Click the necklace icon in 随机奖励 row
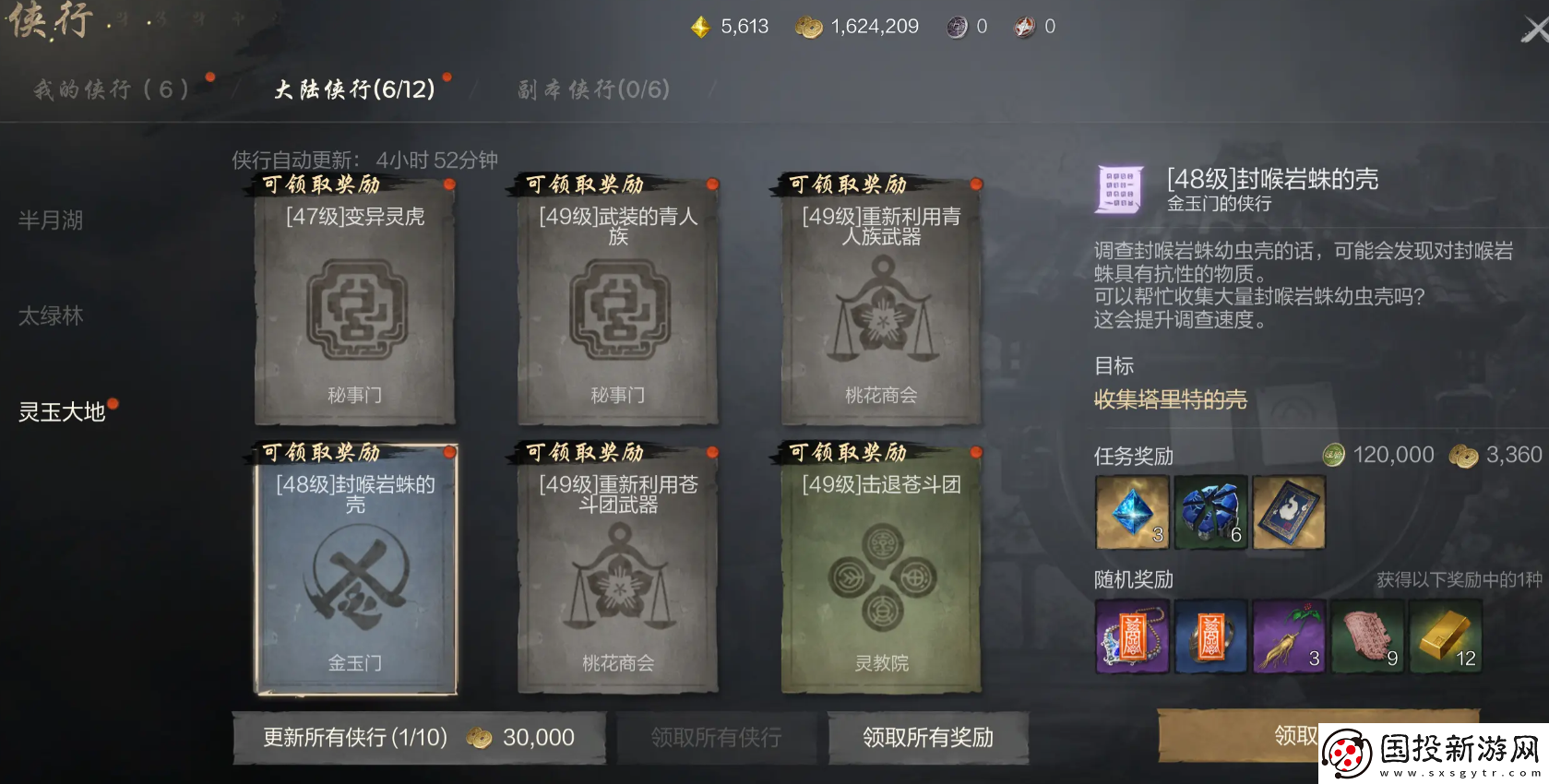 1132,636
